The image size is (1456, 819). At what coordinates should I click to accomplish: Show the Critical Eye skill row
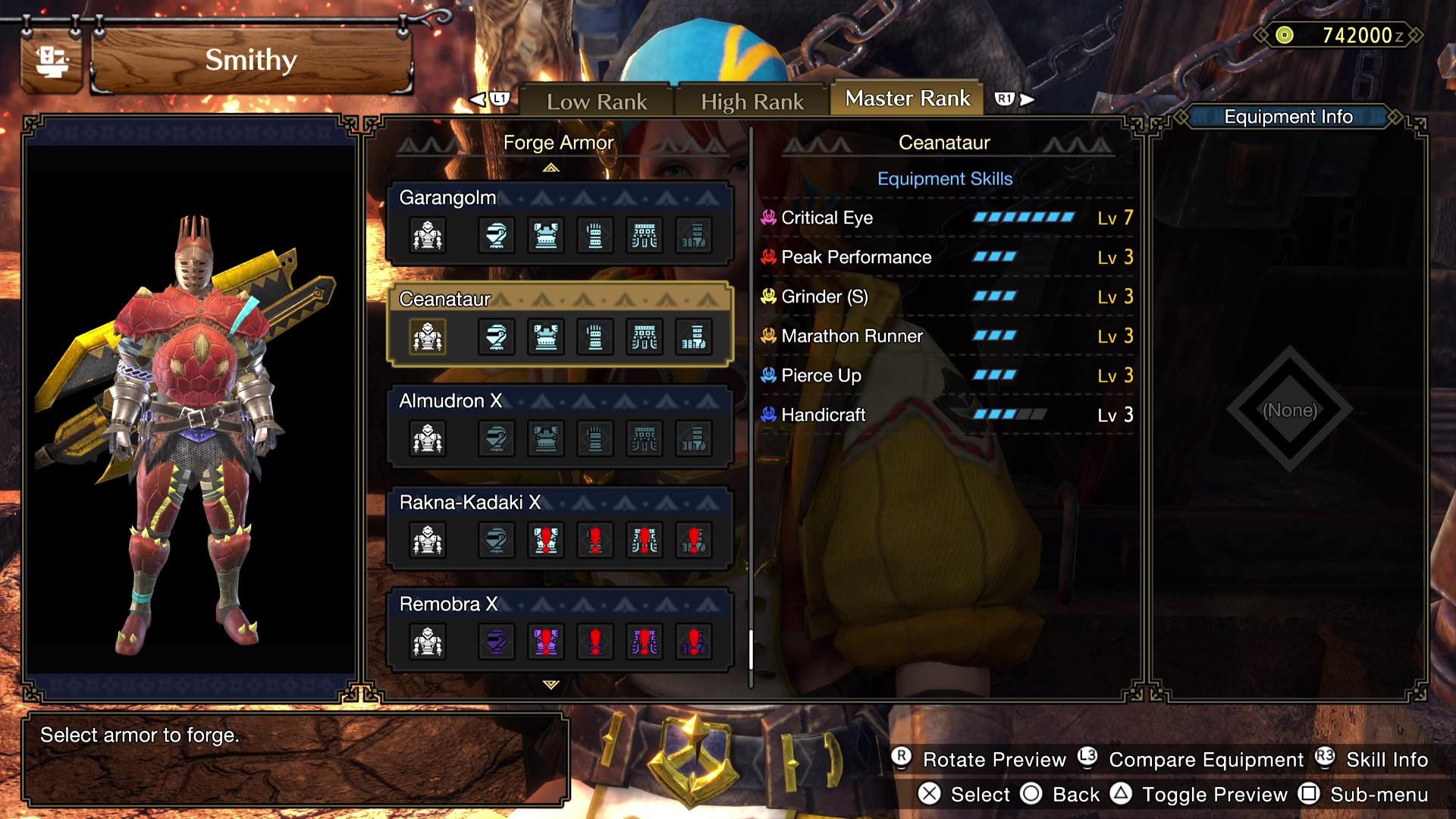(x=946, y=218)
